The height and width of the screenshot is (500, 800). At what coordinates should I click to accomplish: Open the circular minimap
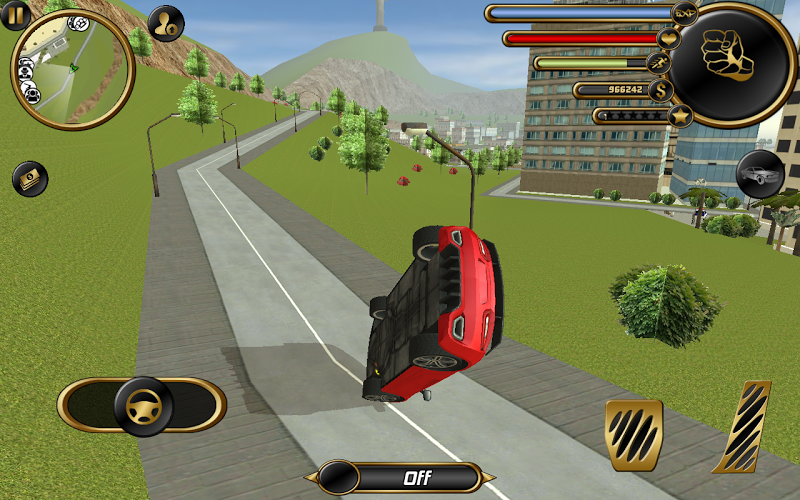pos(72,68)
